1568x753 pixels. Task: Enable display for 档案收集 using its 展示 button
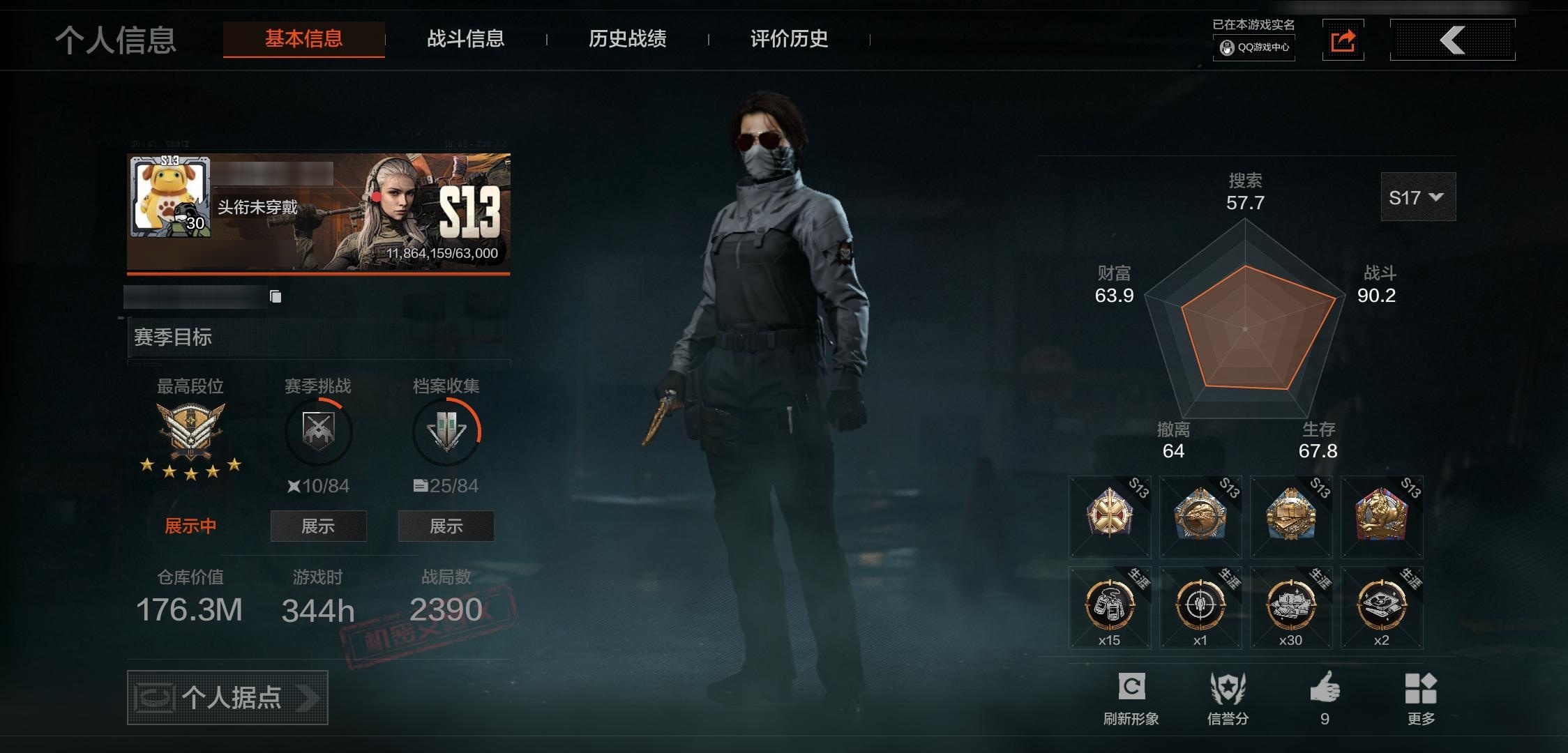click(x=446, y=526)
